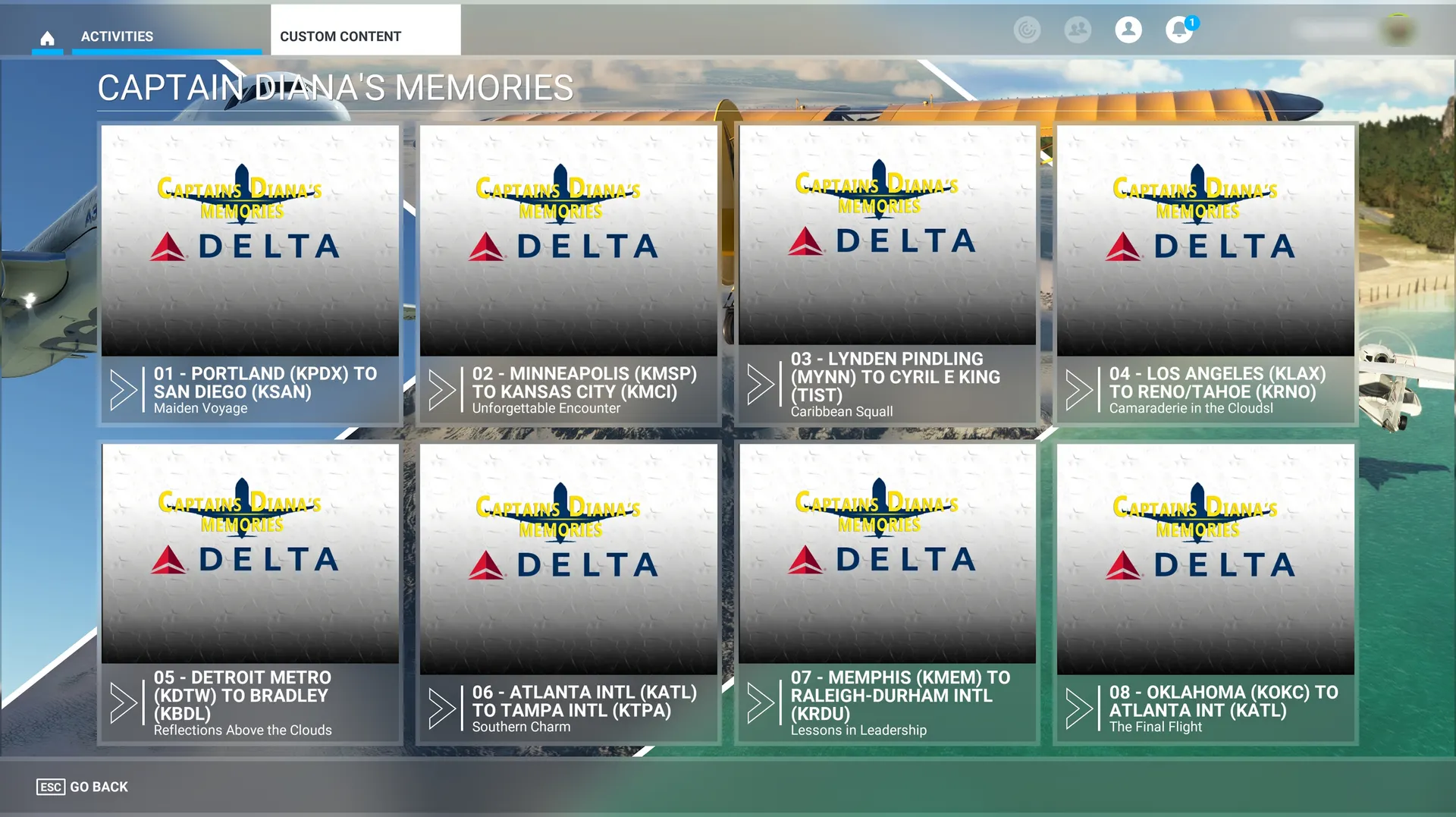Select the Portland to San Diego flight

250,274
